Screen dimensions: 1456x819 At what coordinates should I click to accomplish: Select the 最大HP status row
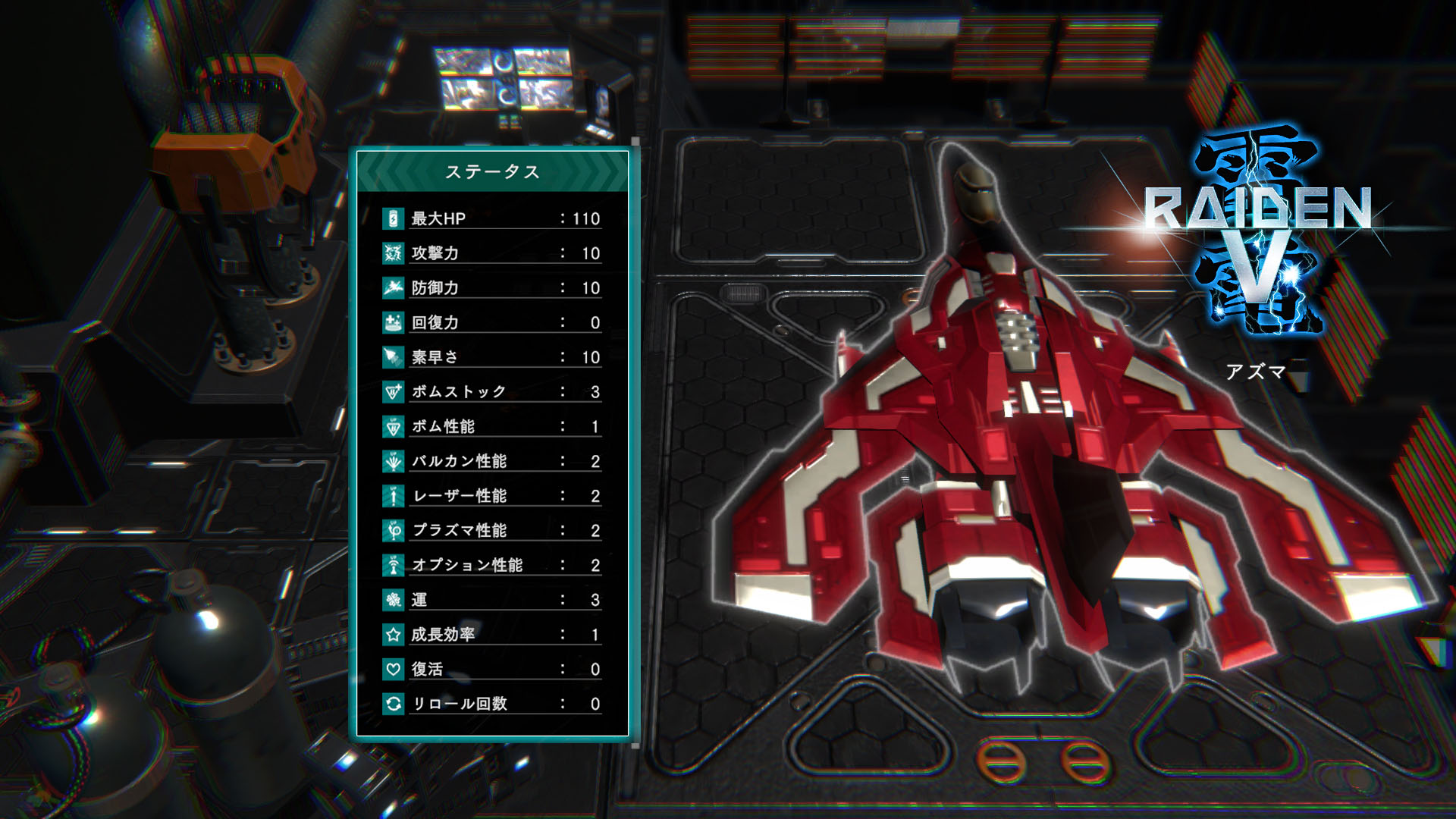click(x=492, y=218)
